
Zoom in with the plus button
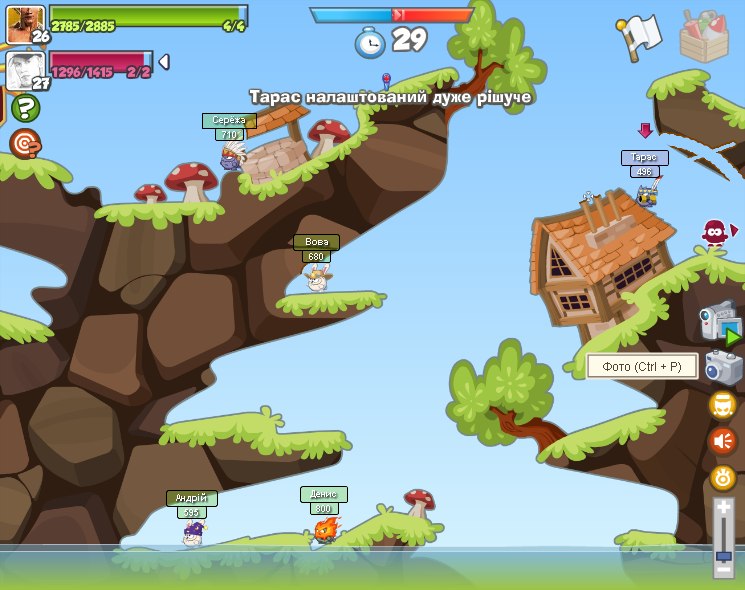coord(723,507)
